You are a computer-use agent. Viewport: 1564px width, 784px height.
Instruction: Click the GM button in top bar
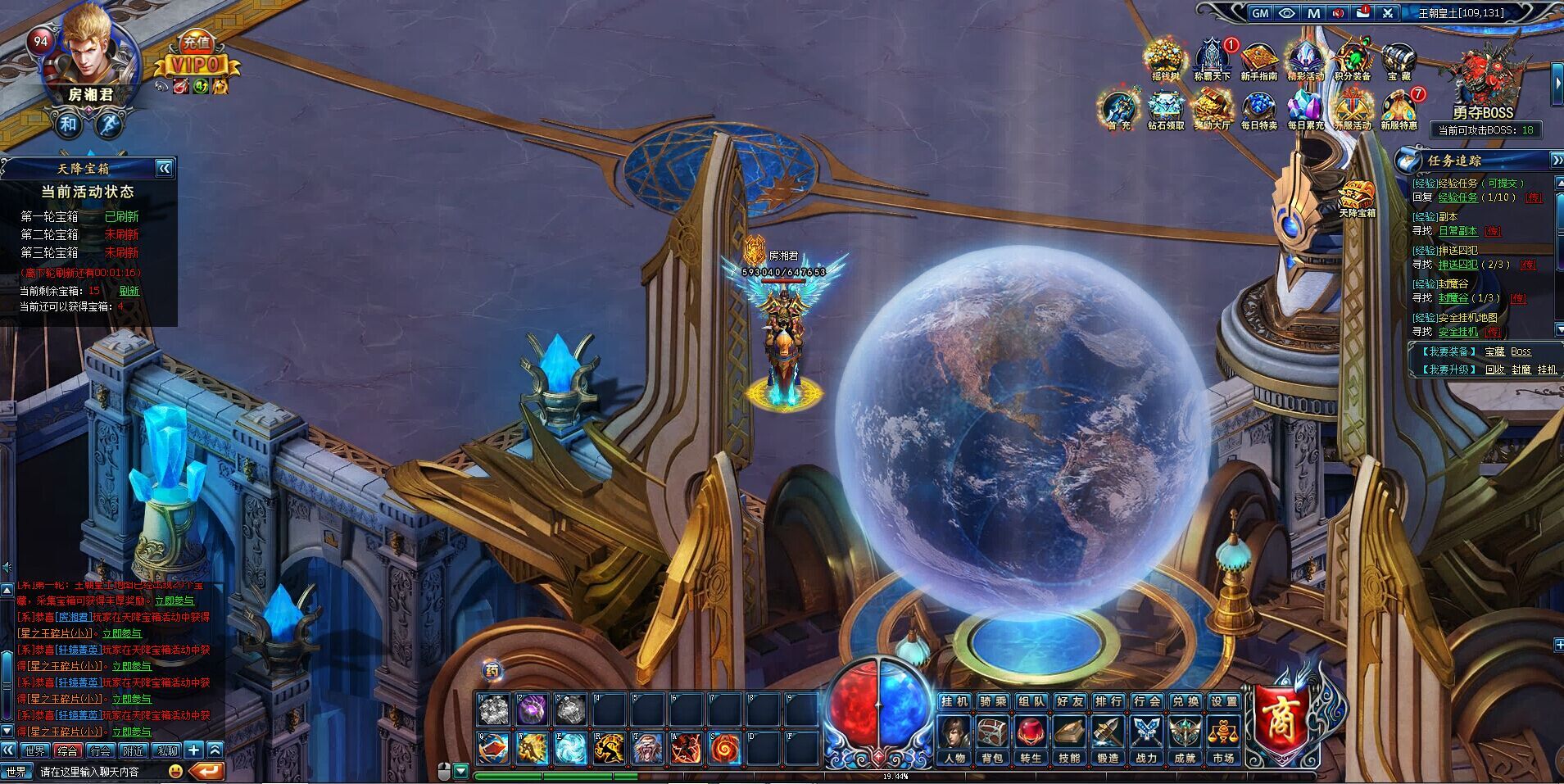click(x=1260, y=13)
